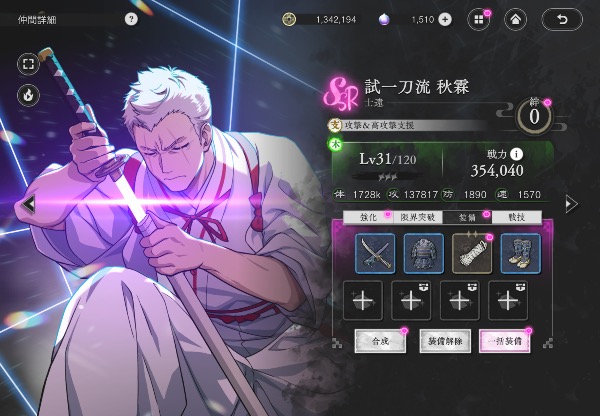Add more purple gems with the plus button

(x=445, y=19)
